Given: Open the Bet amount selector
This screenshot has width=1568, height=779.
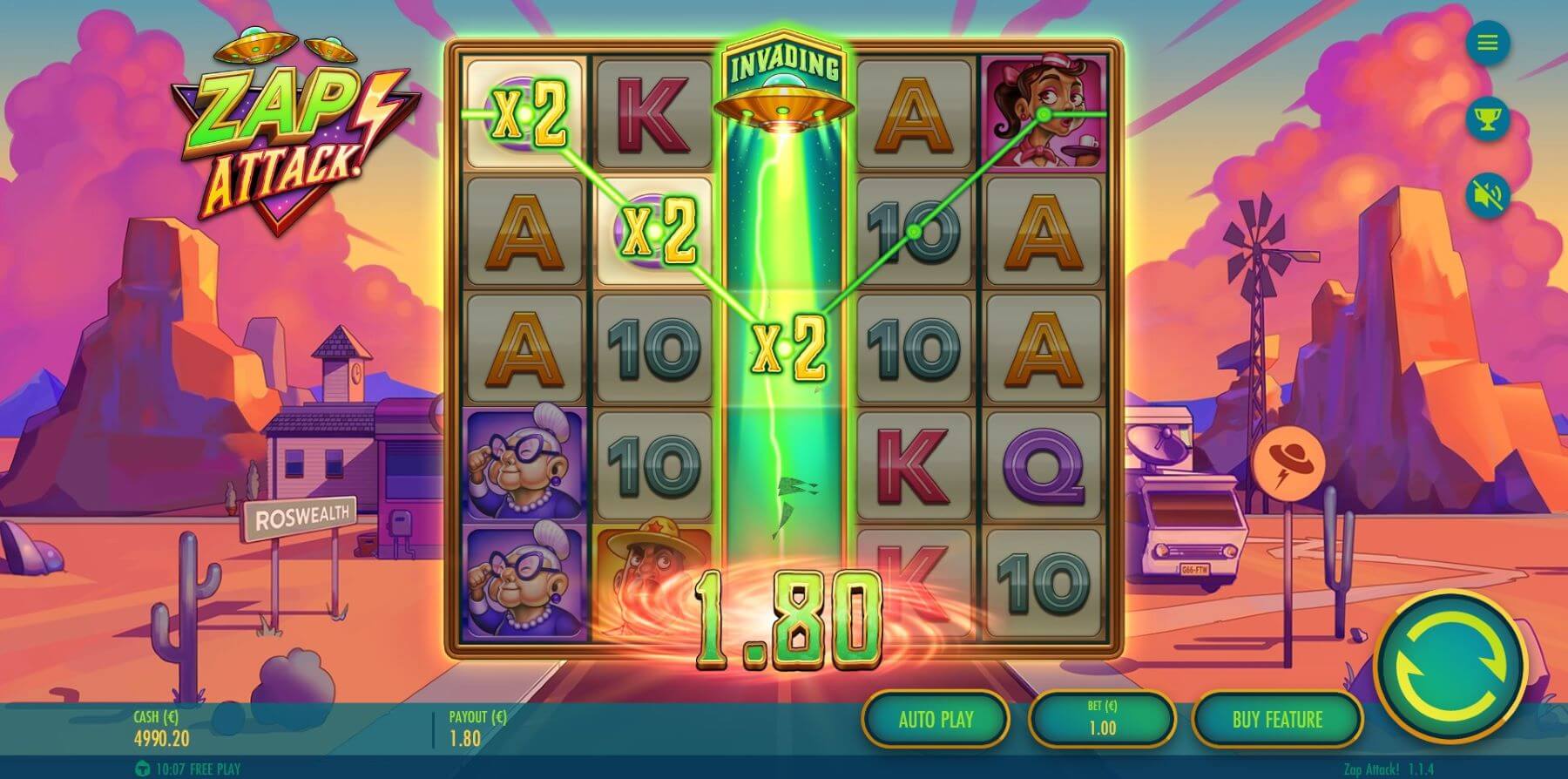Looking at the screenshot, I should pyautogui.click(x=1102, y=720).
